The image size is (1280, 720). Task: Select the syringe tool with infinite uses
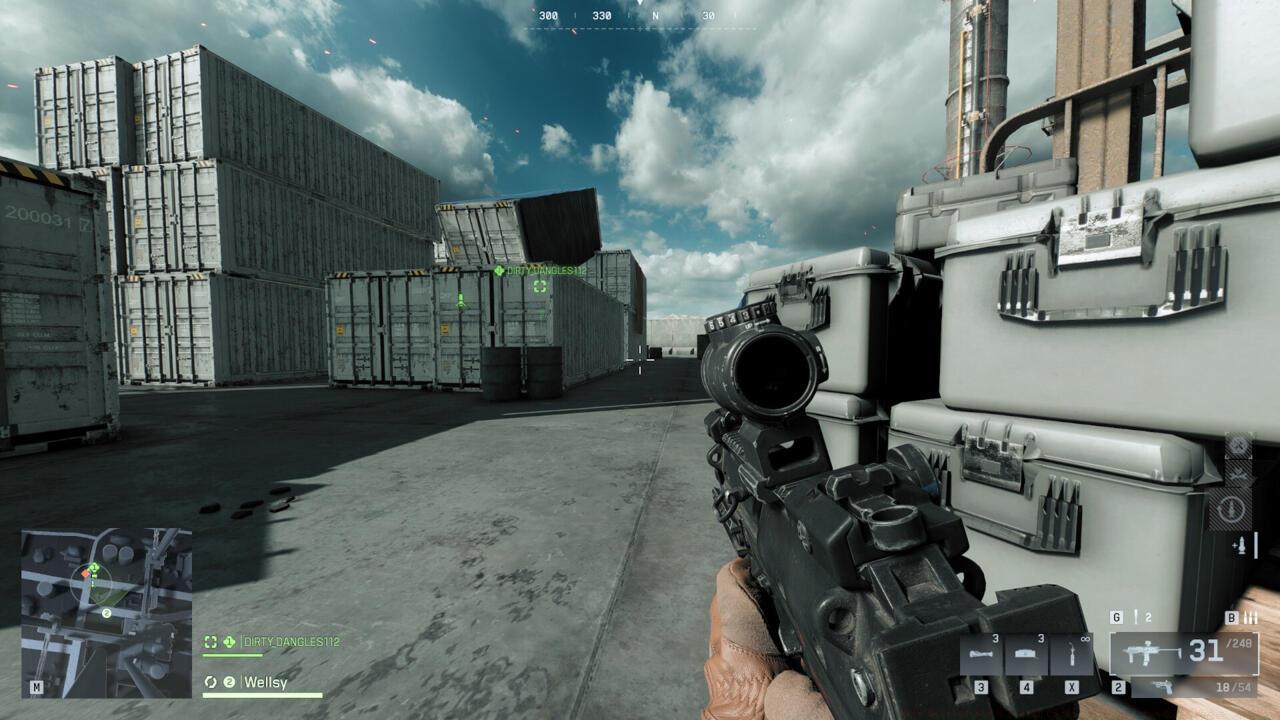pyautogui.click(x=1070, y=655)
